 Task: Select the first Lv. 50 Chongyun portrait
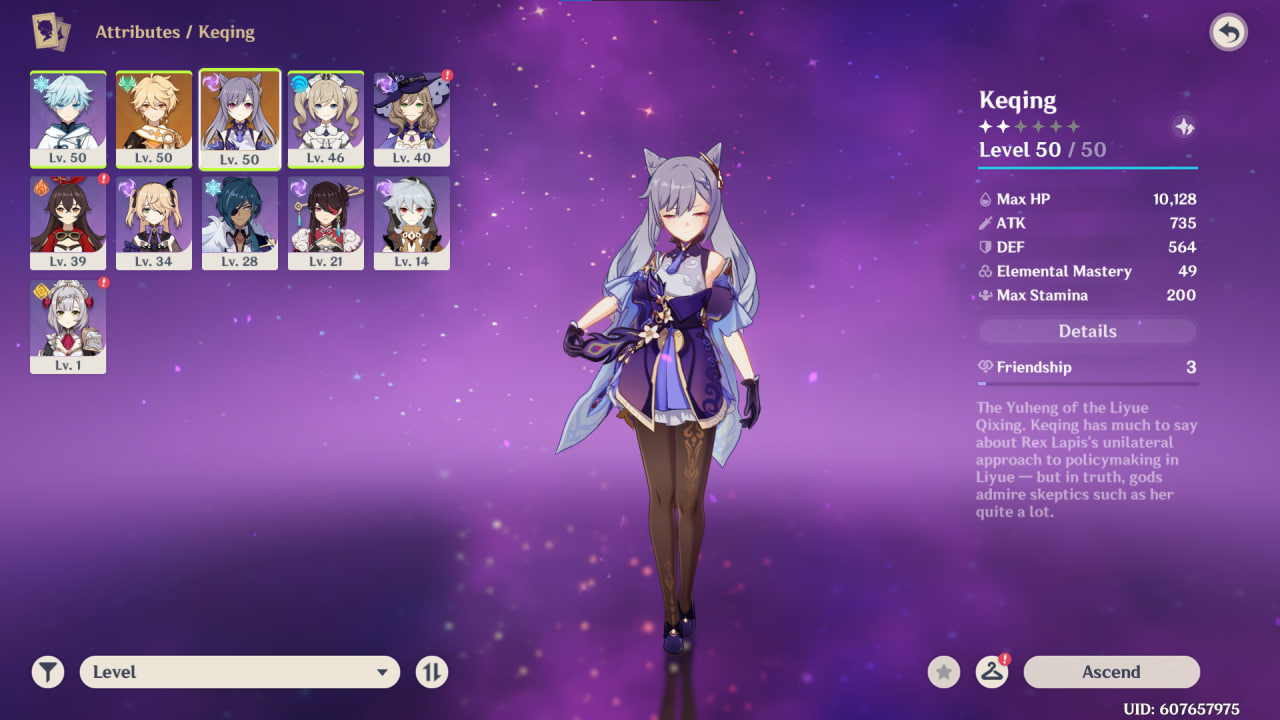tap(68, 119)
